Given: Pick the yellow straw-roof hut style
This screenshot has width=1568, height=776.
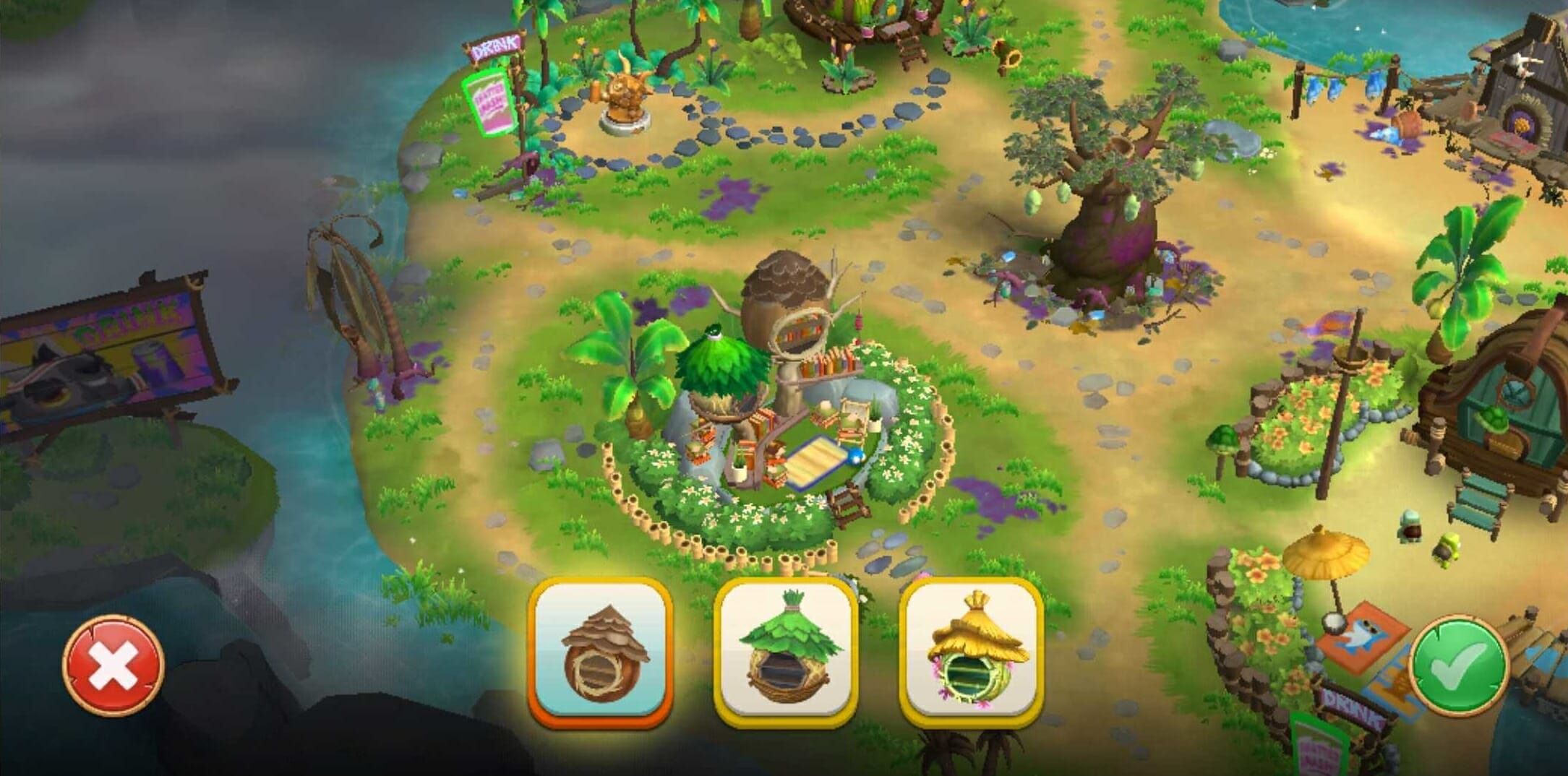Looking at the screenshot, I should pos(971,653).
